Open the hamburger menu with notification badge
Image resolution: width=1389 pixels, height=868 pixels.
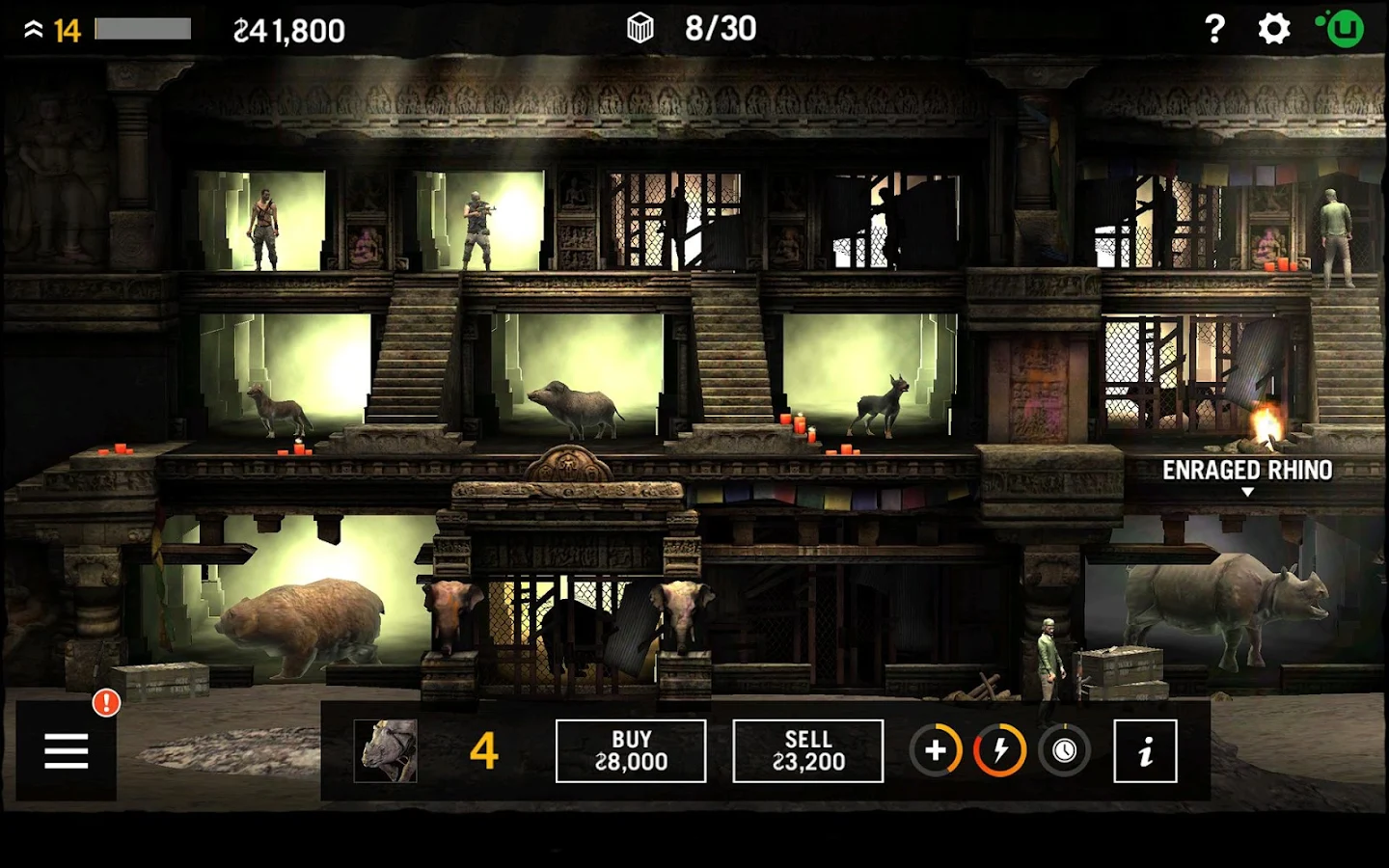[66, 750]
